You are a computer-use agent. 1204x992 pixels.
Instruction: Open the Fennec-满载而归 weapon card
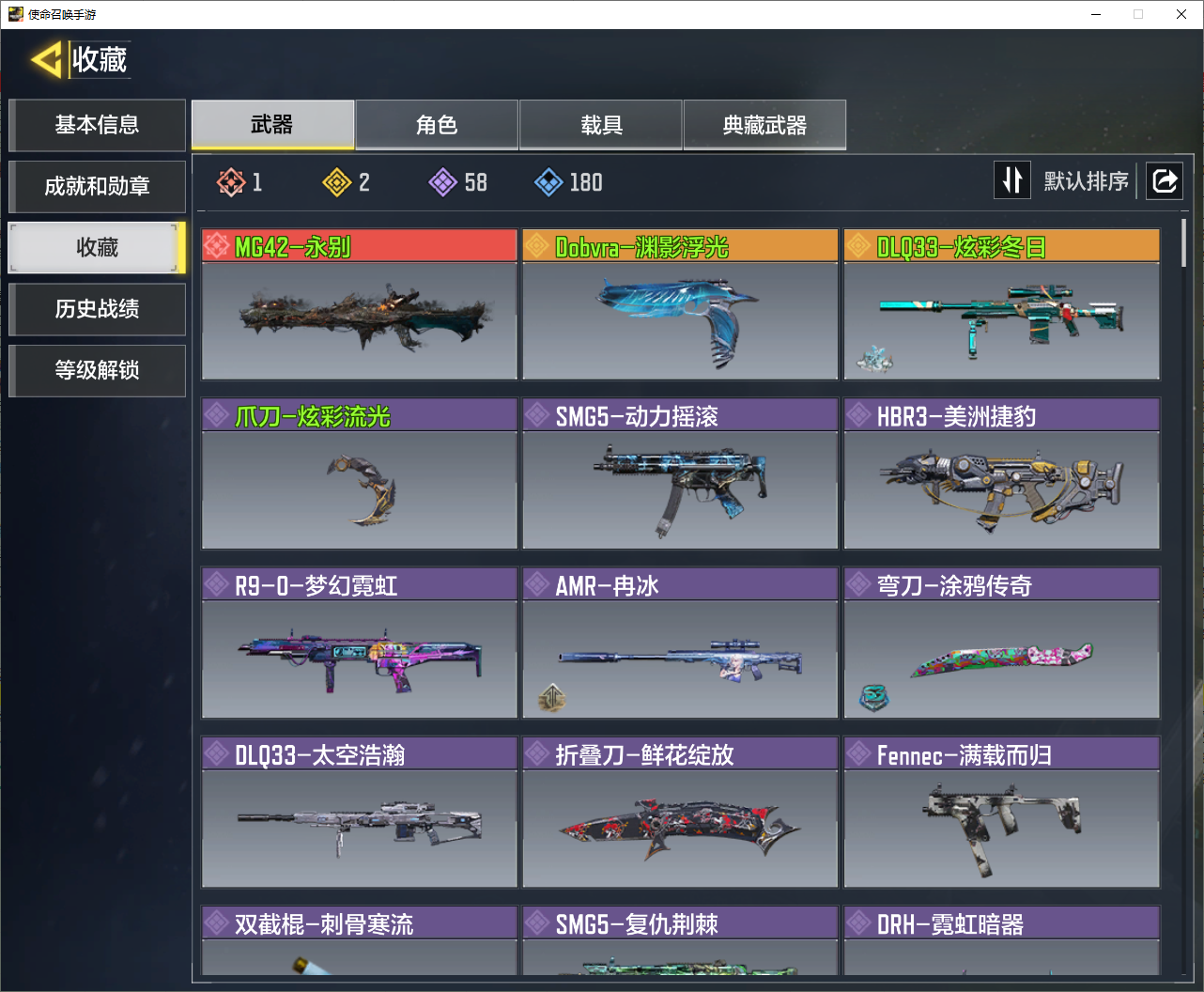point(1001,812)
